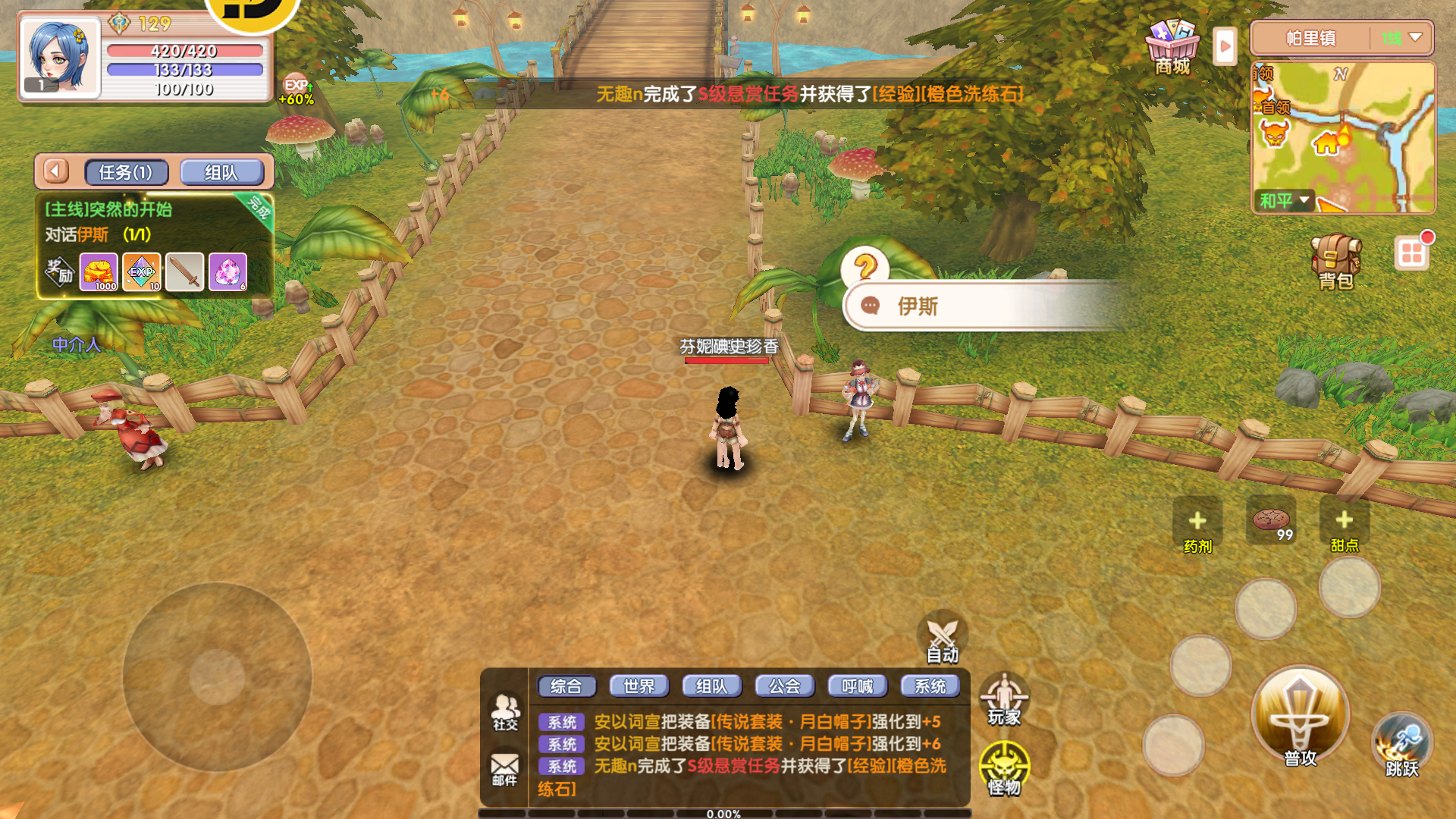Image resolution: width=1456 pixels, height=819 pixels.
Task: Collapse the quest panel with the arrow button
Action: (x=55, y=171)
